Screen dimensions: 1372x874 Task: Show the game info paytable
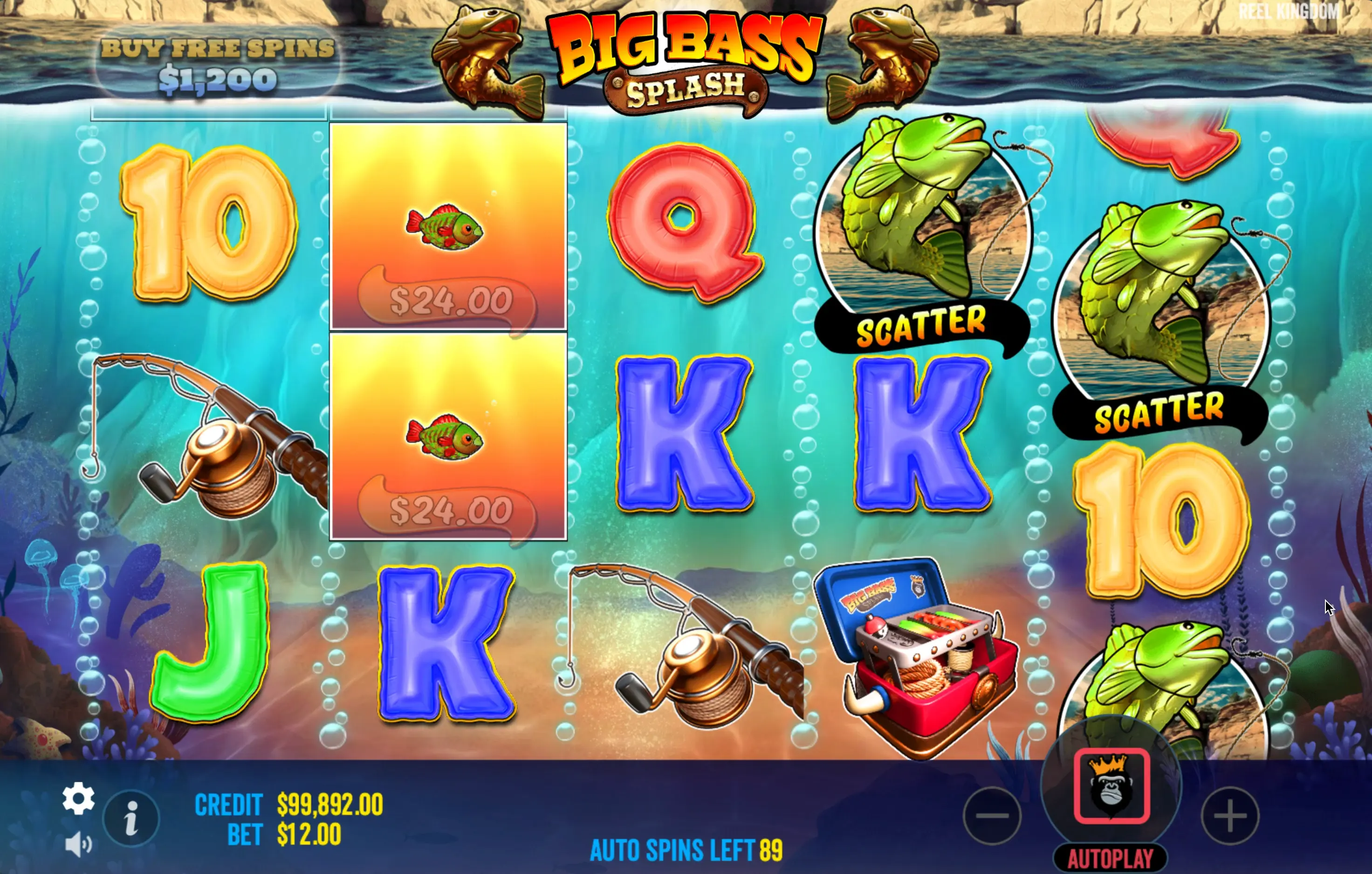coord(131,818)
